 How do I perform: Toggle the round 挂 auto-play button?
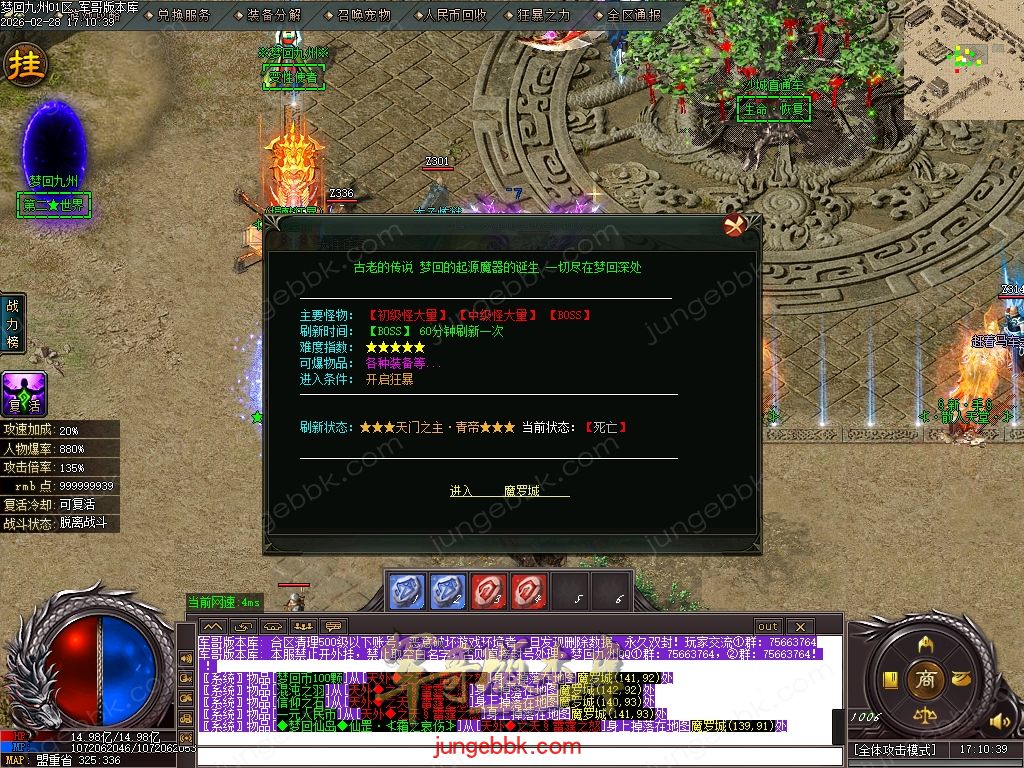tap(25, 66)
